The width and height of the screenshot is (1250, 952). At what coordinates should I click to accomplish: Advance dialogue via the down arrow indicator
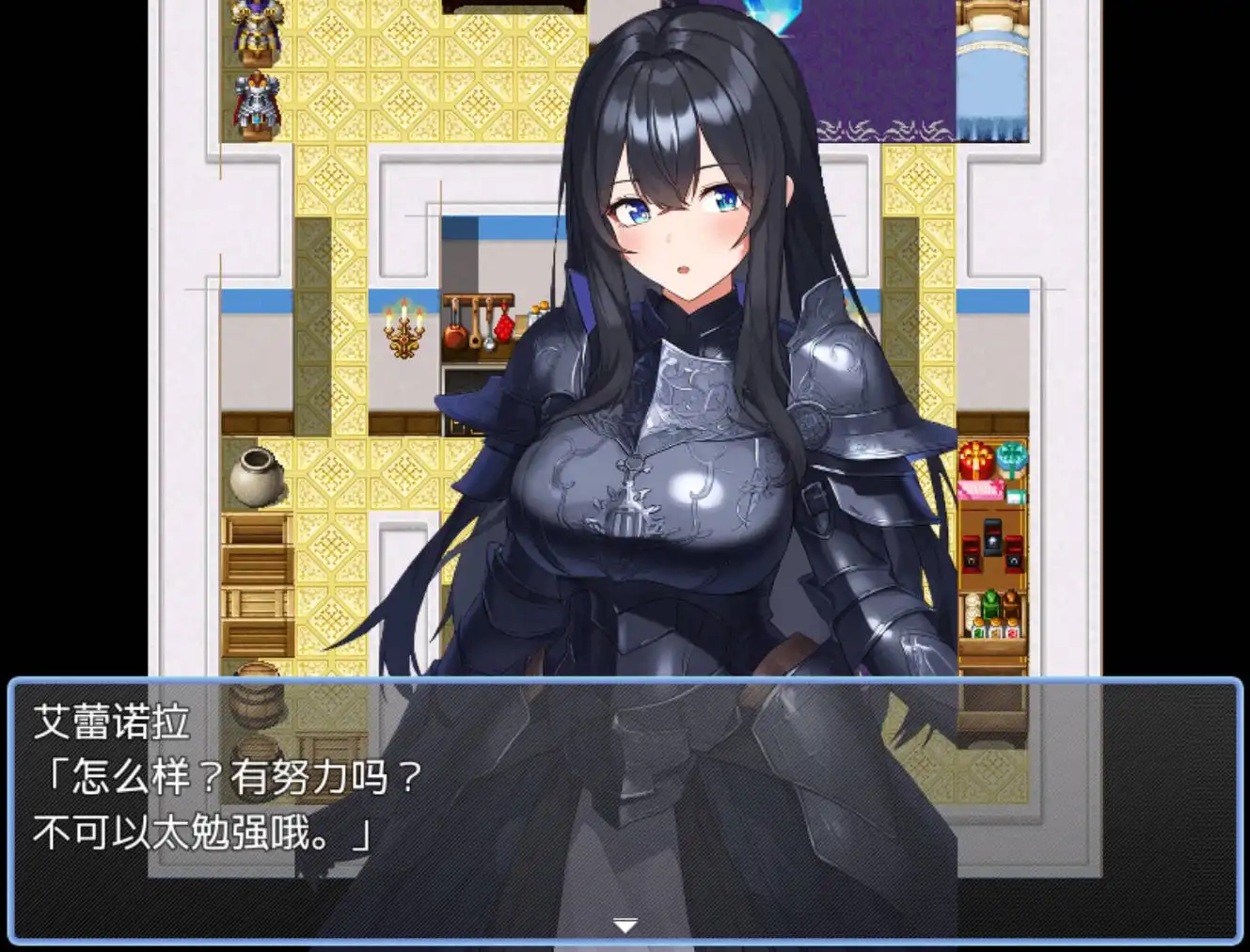625,925
